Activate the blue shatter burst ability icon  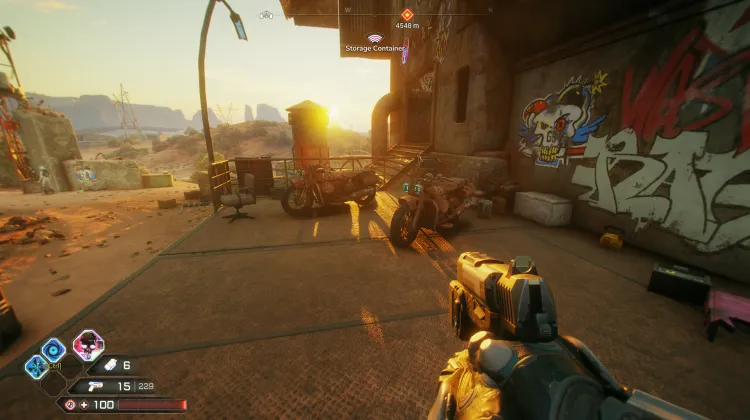tap(34, 366)
